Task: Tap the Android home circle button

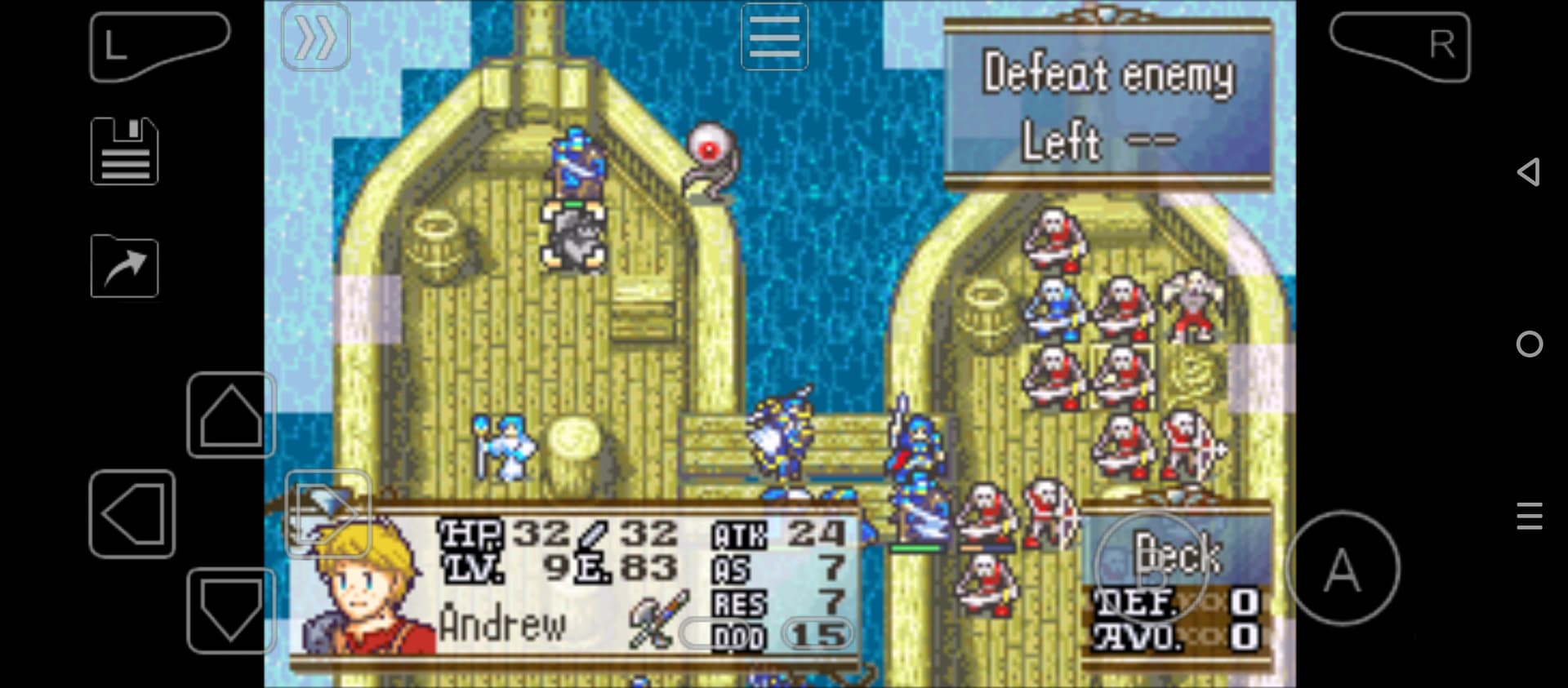Action: (x=1529, y=344)
